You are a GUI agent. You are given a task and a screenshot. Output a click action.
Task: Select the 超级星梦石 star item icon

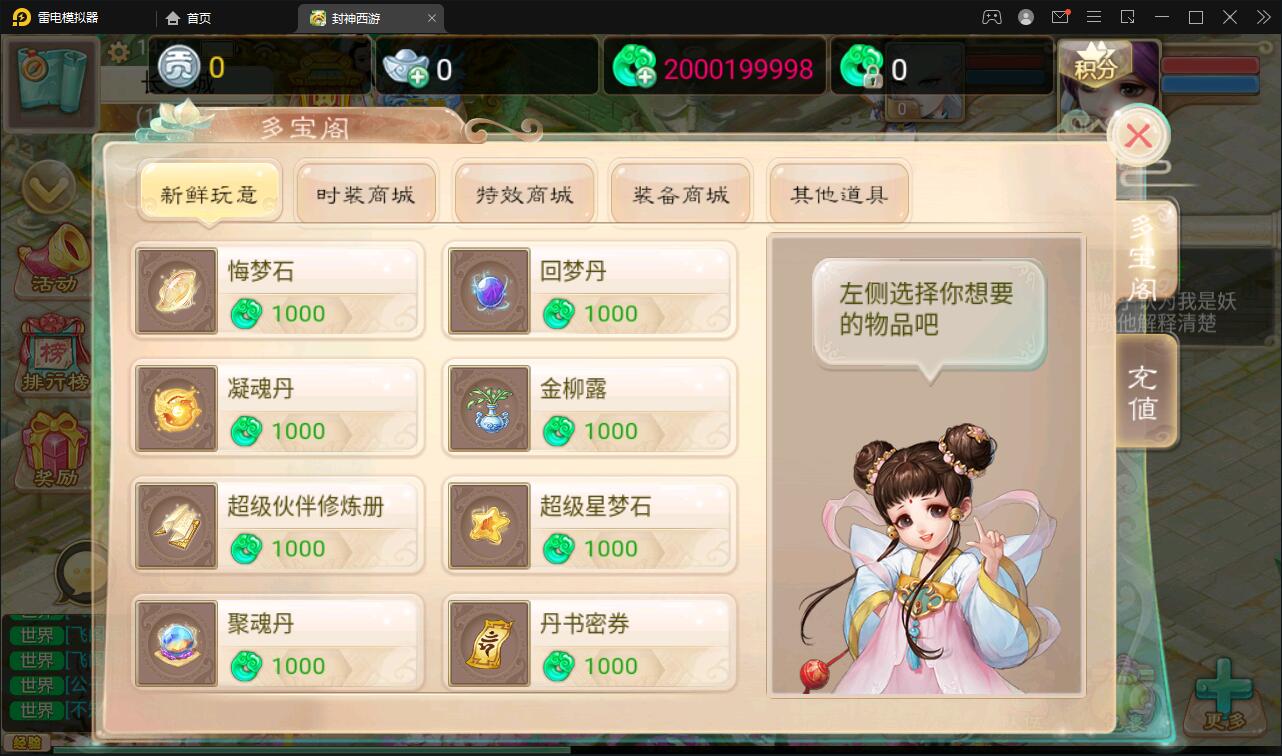[488, 525]
